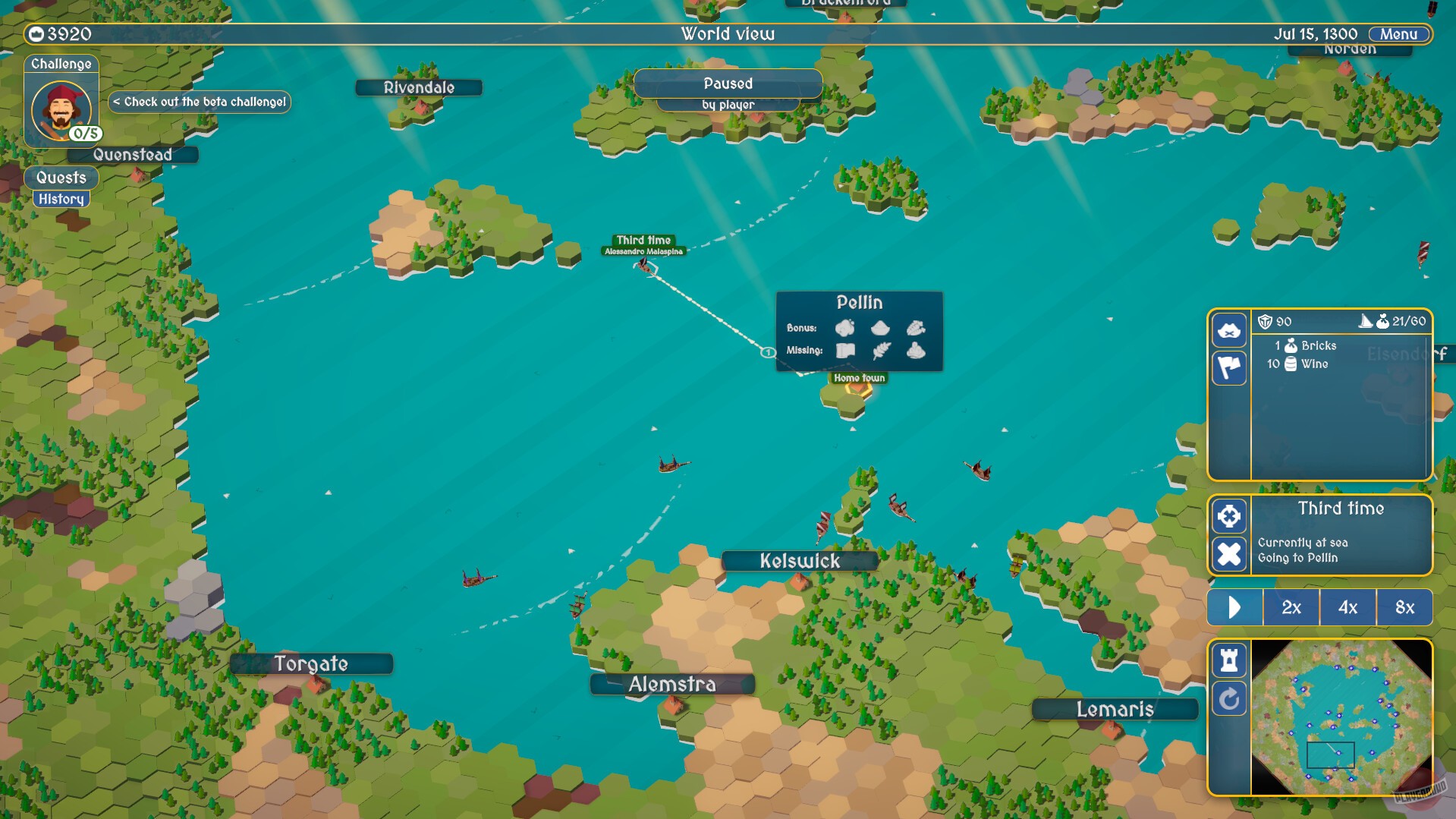Image resolution: width=1456 pixels, height=819 pixels.
Task: Click the rotate camera icon beside the minimap
Action: tap(1229, 700)
